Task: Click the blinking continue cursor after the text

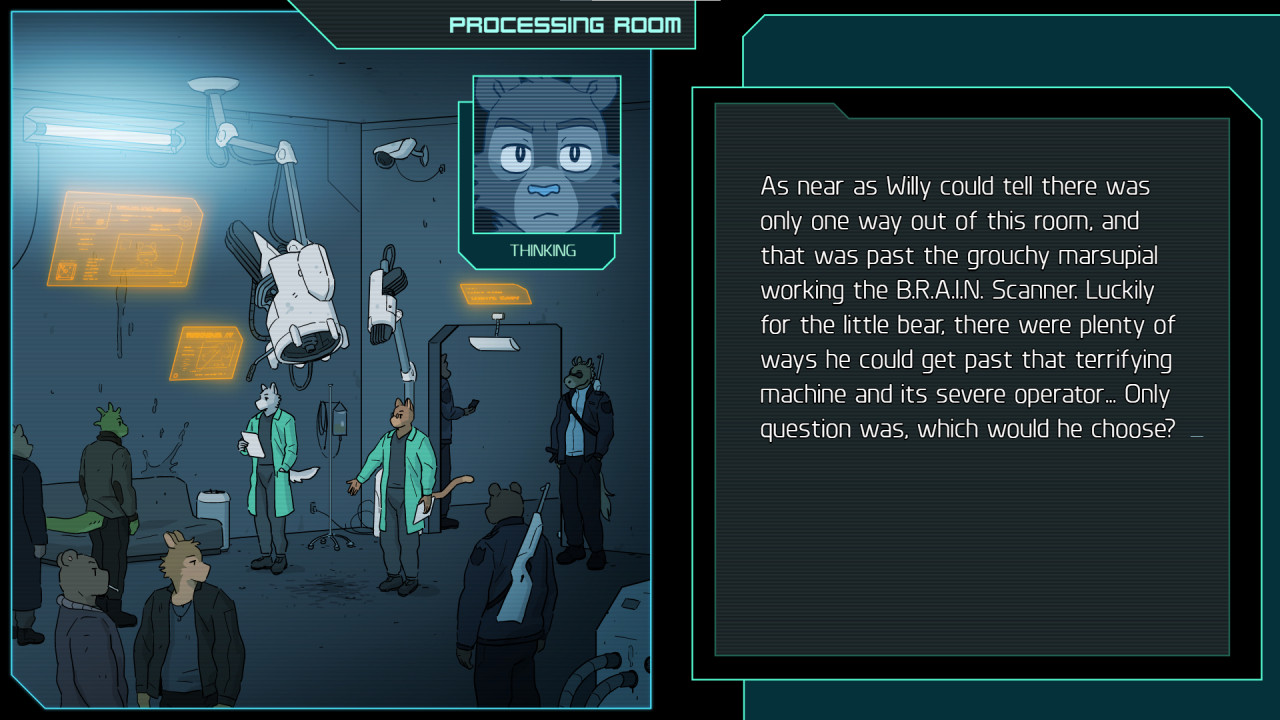Action: coord(1196,436)
